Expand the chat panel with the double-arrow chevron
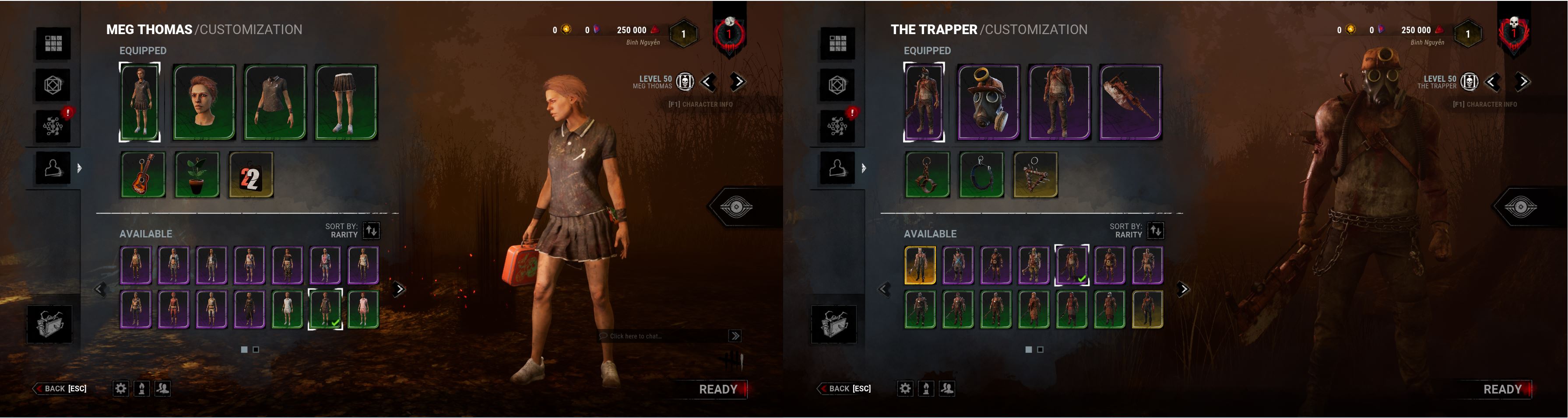 coord(736,335)
